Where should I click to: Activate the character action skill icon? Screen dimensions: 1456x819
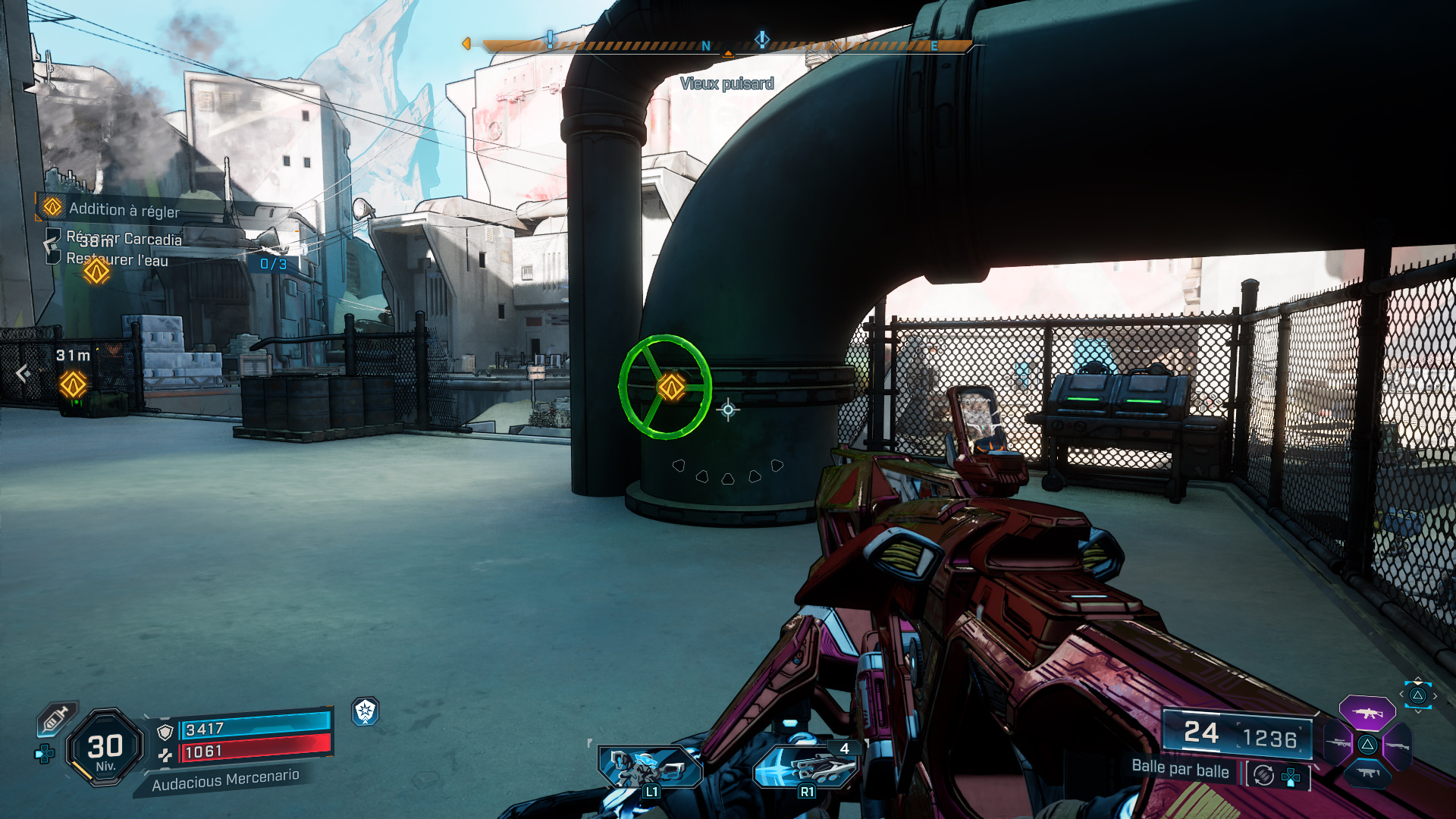point(650,767)
